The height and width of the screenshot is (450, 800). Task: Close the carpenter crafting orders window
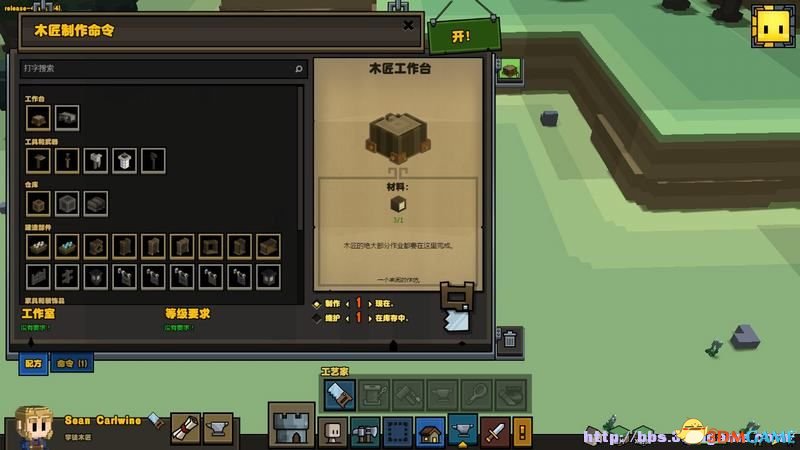coord(408,26)
